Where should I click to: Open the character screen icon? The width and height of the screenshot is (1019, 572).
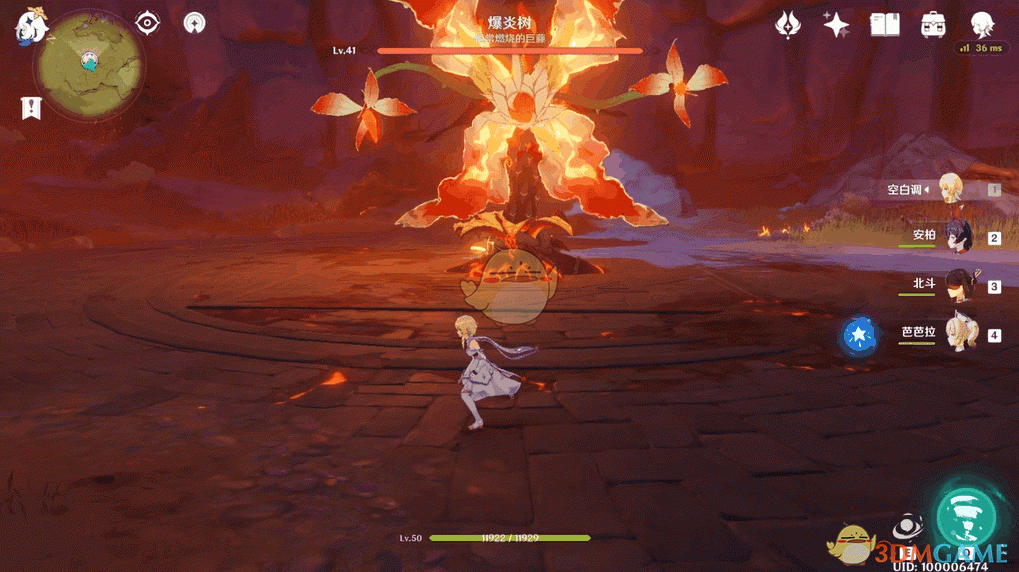(x=982, y=25)
